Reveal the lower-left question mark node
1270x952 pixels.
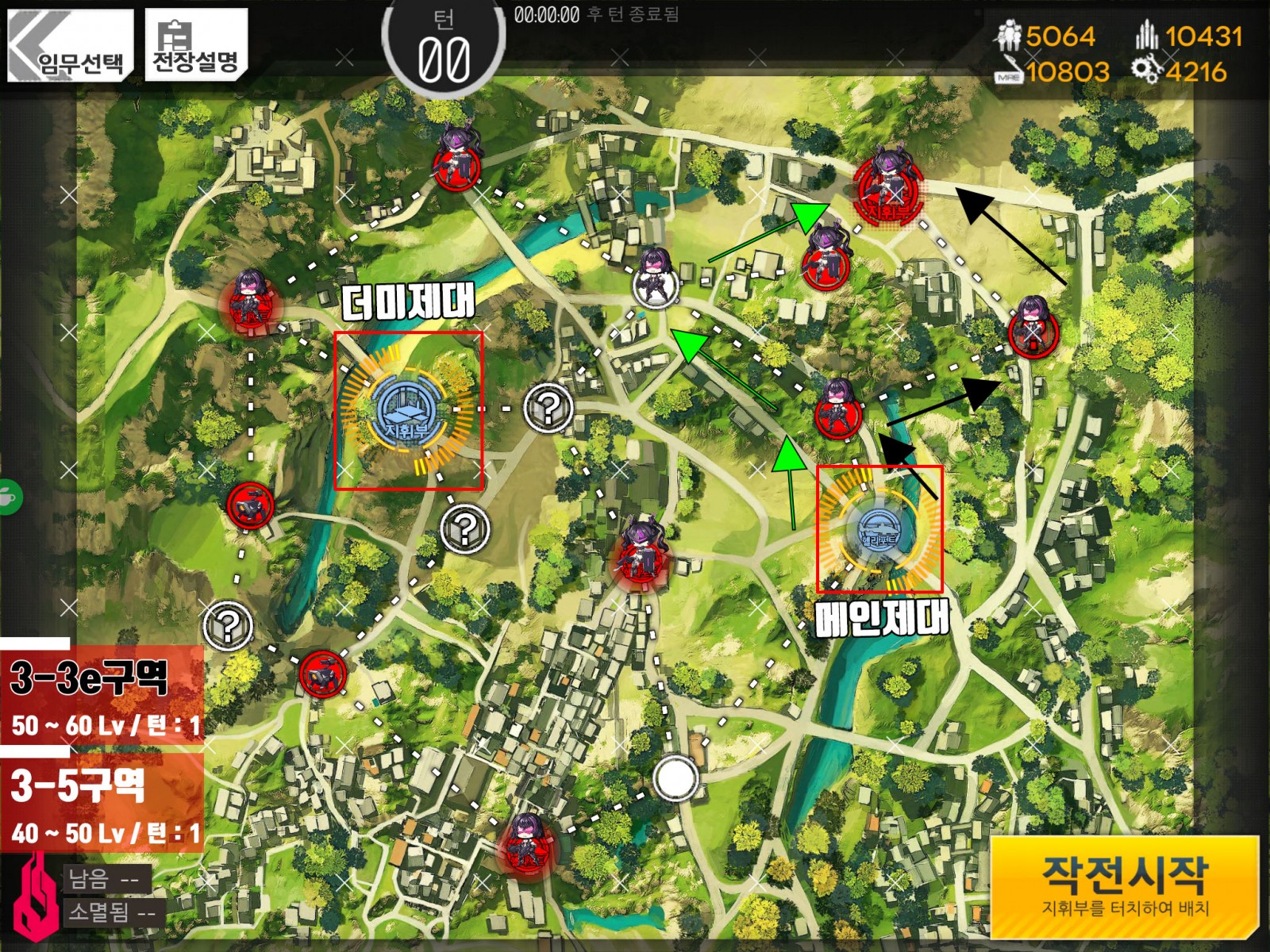(x=229, y=625)
